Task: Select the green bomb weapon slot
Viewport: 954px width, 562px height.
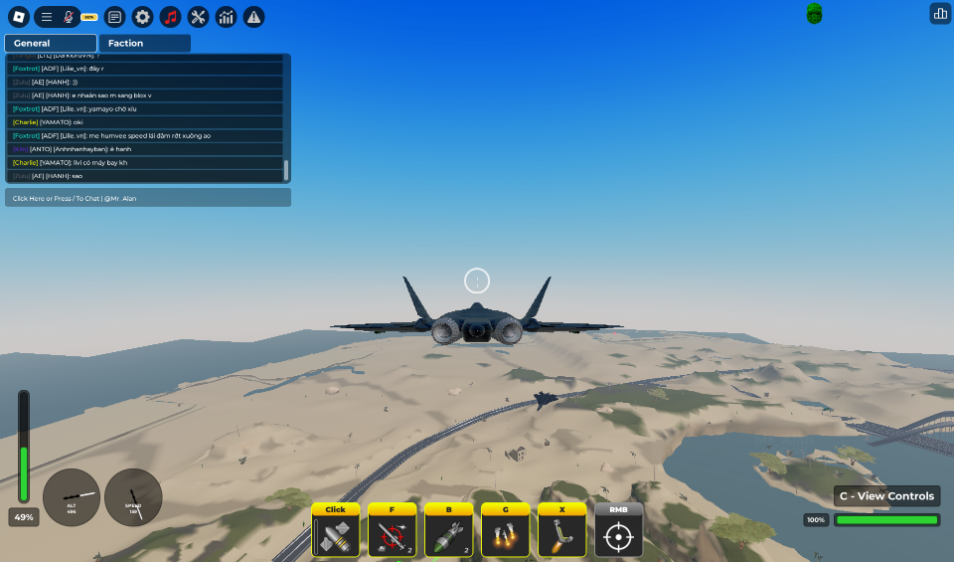Action: coord(449,534)
